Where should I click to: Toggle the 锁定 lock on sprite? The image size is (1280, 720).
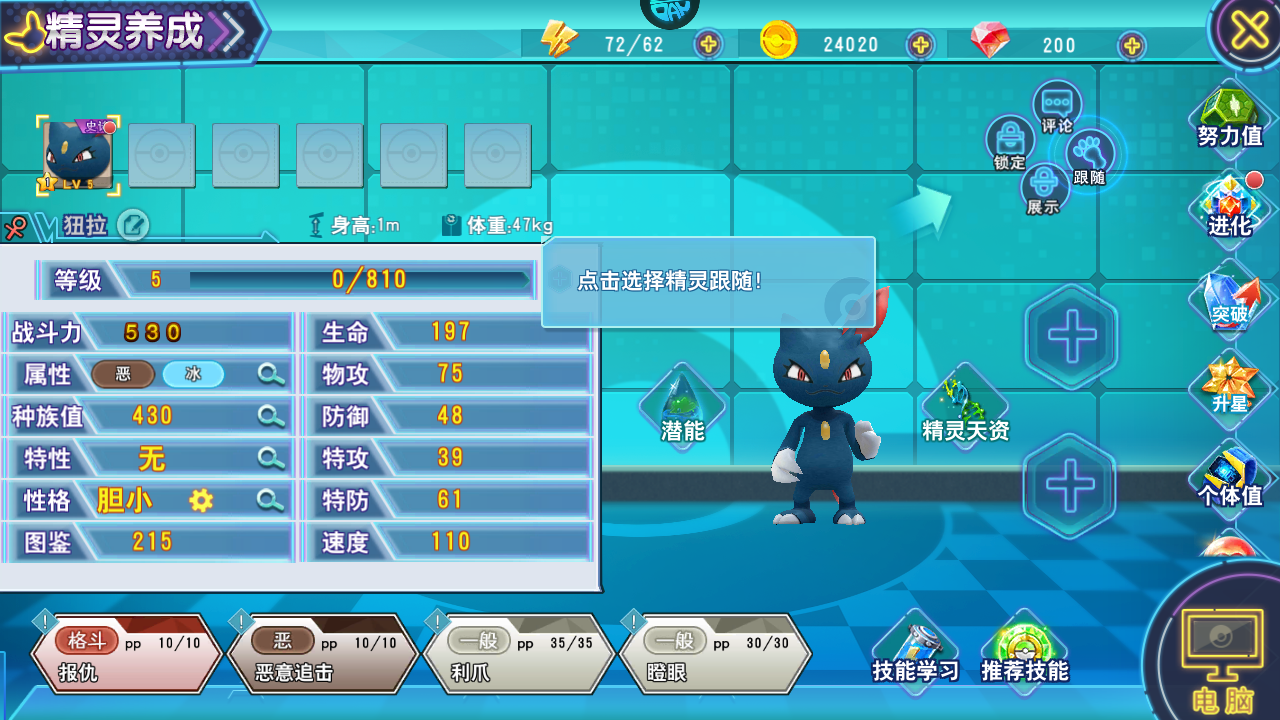1009,142
